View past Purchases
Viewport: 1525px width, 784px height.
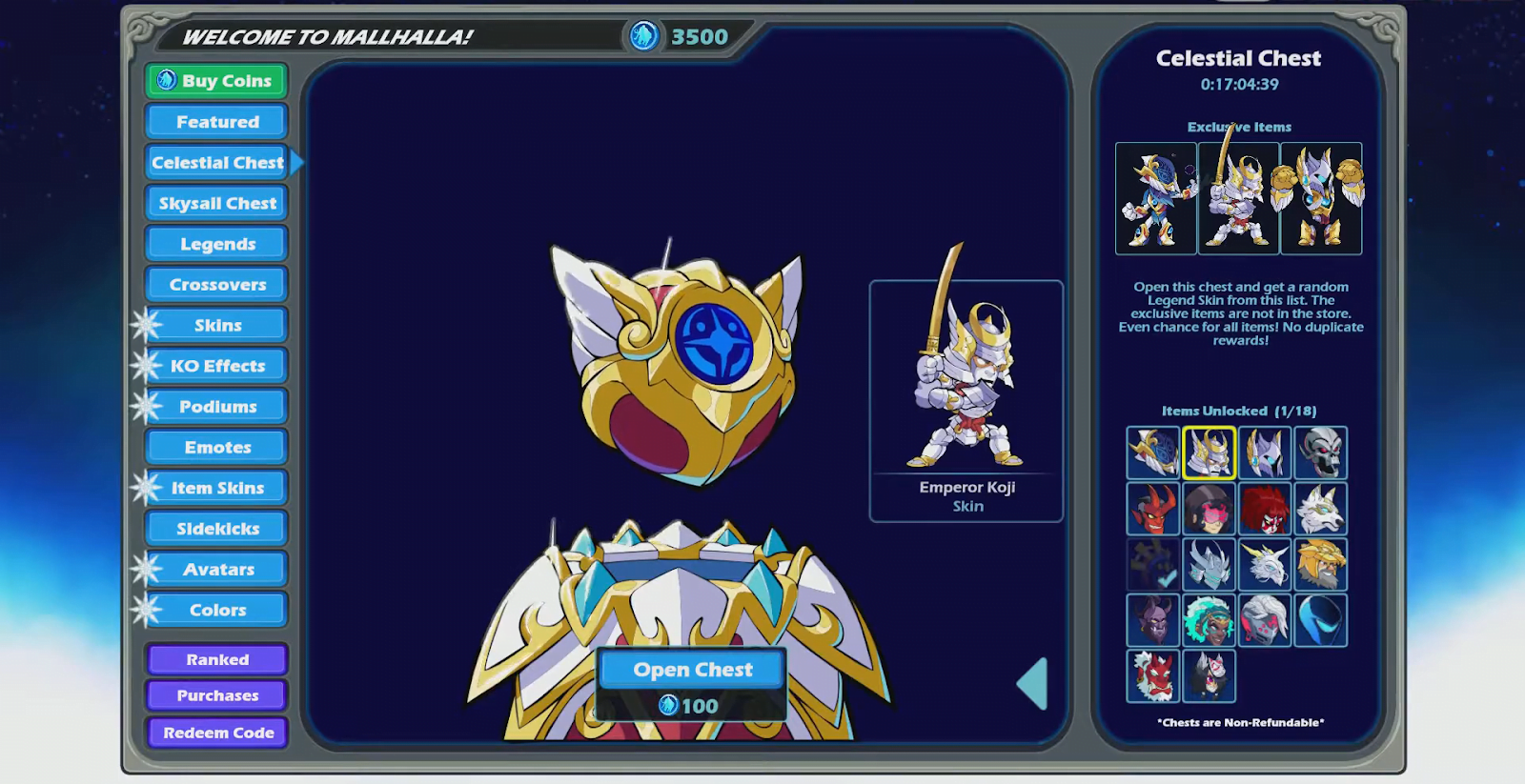tap(217, 695)
